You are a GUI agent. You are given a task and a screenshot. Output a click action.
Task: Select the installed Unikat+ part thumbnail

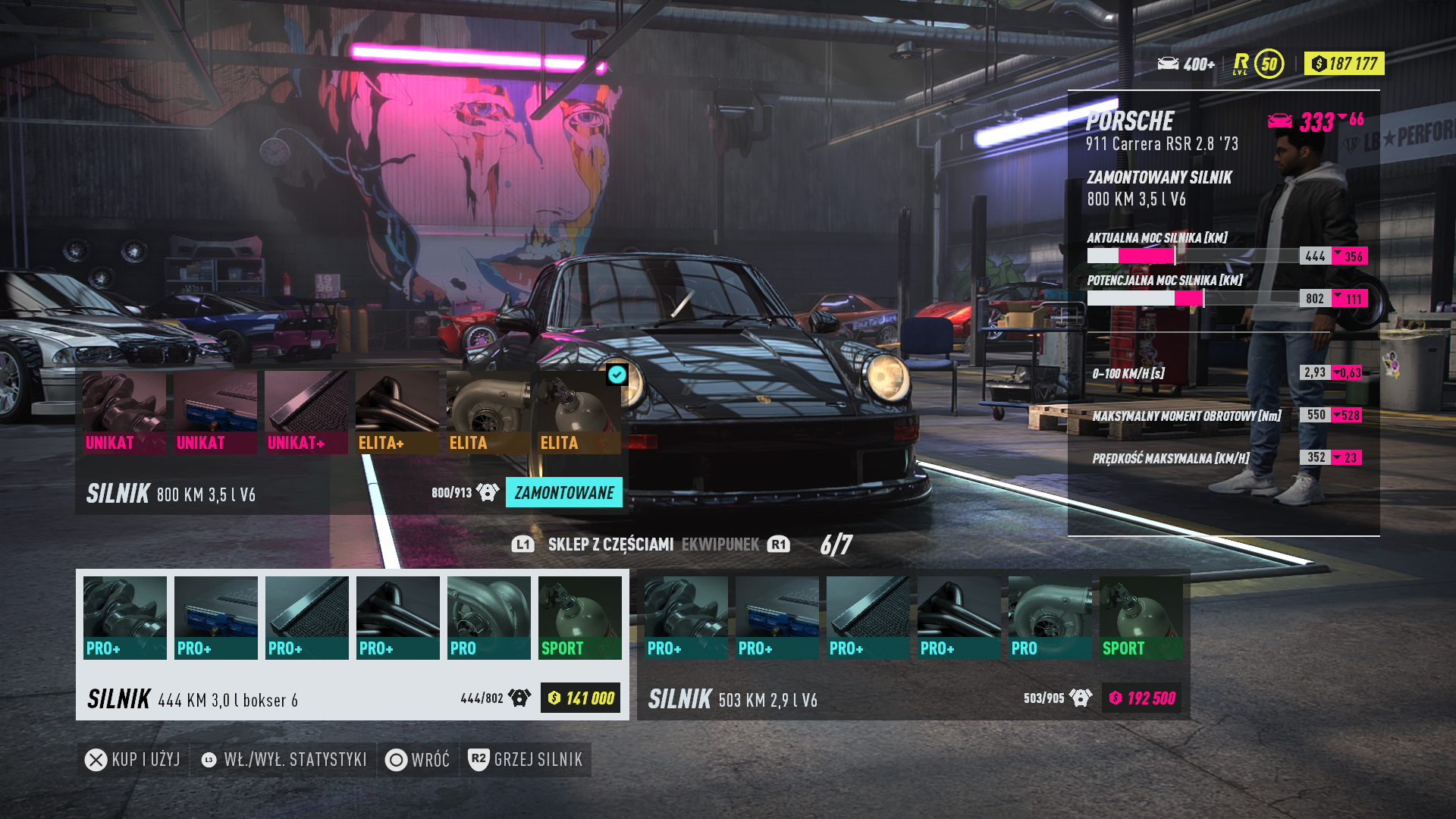(x=306, y=412)
